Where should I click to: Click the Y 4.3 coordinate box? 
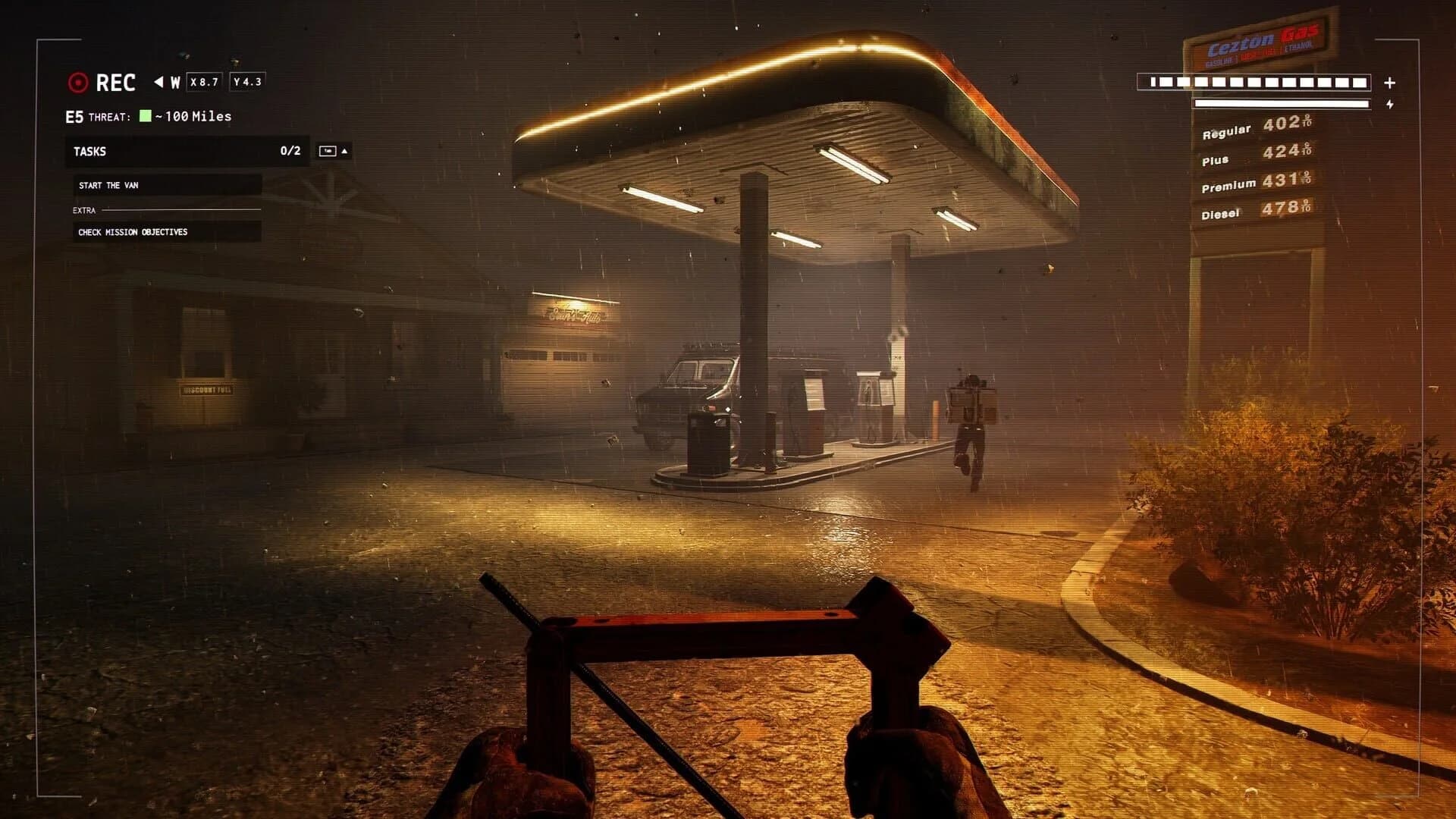click(x=248, y=80)
